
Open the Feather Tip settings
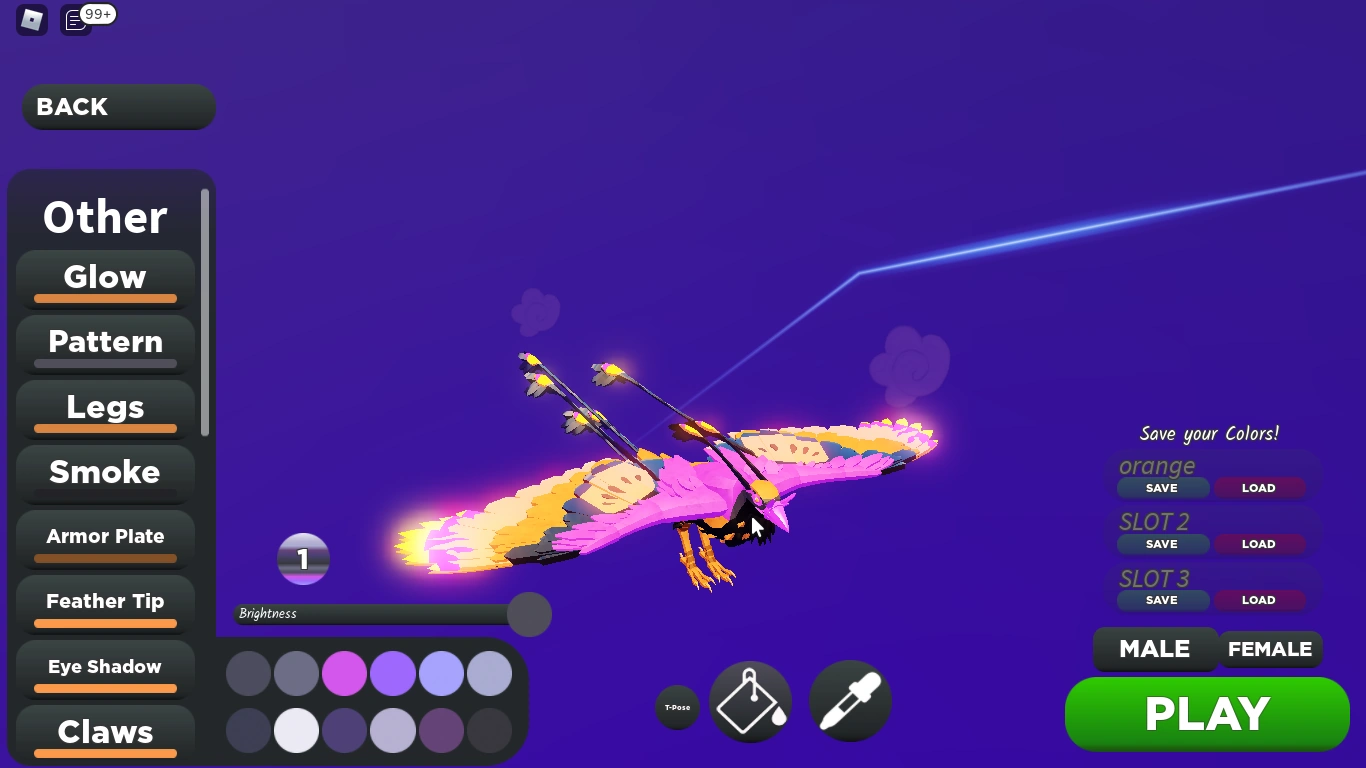105,601
